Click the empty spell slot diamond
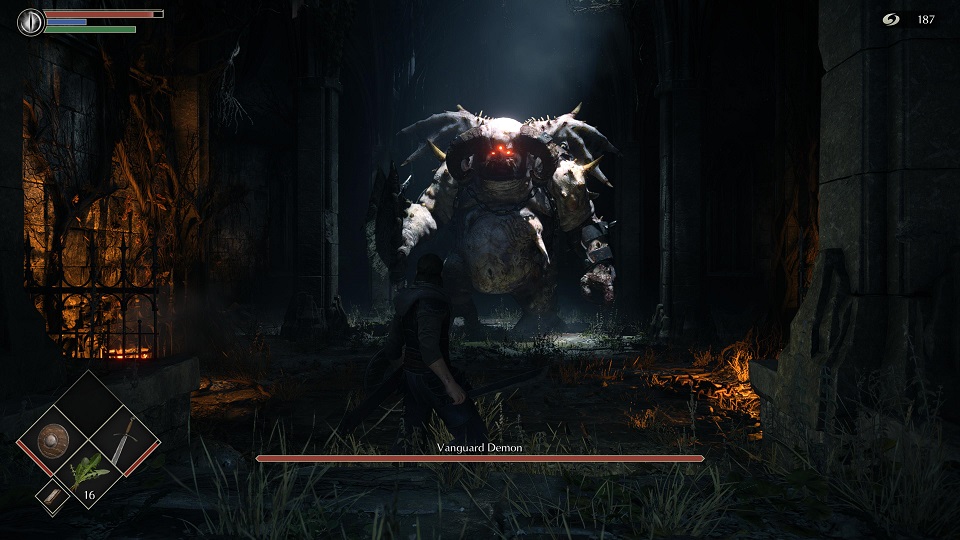 [88, 404]
